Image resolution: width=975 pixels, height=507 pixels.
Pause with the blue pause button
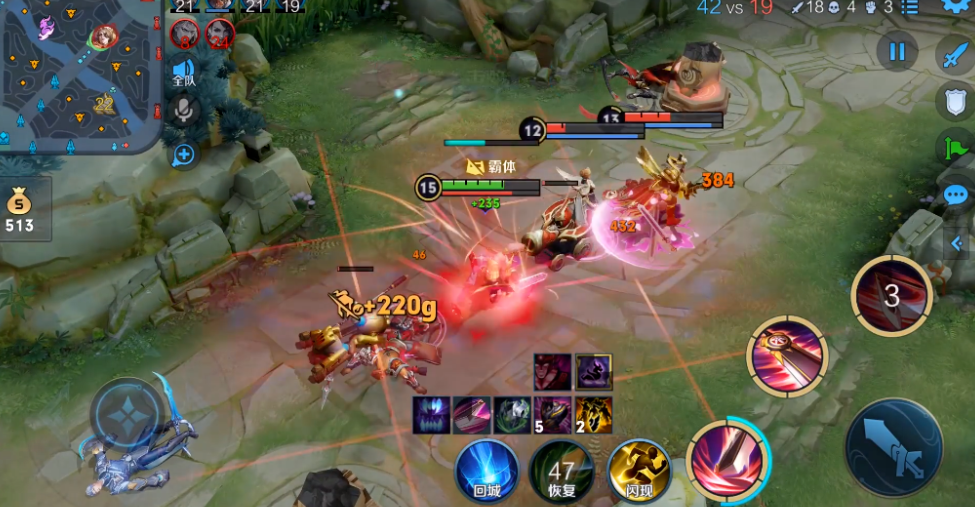tap(897, 52)
